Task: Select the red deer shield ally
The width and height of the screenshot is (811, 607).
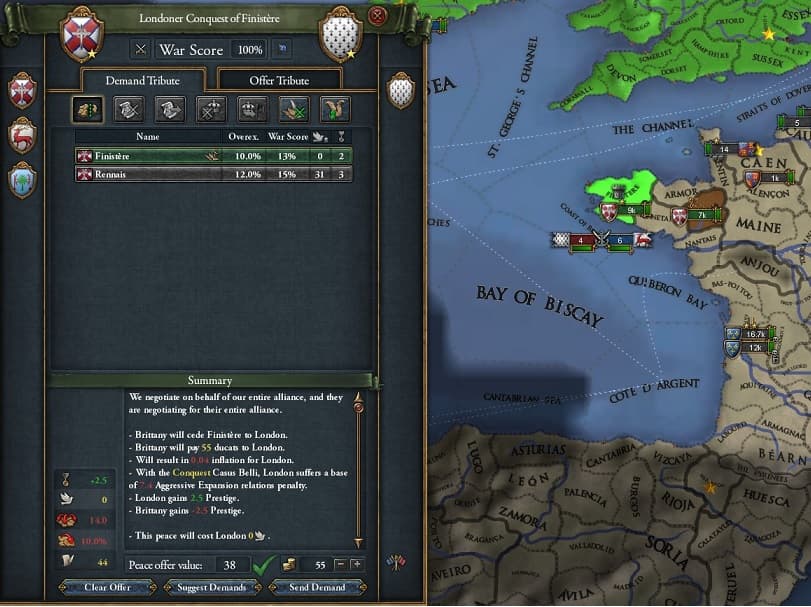Action: [x=22, y=135]
